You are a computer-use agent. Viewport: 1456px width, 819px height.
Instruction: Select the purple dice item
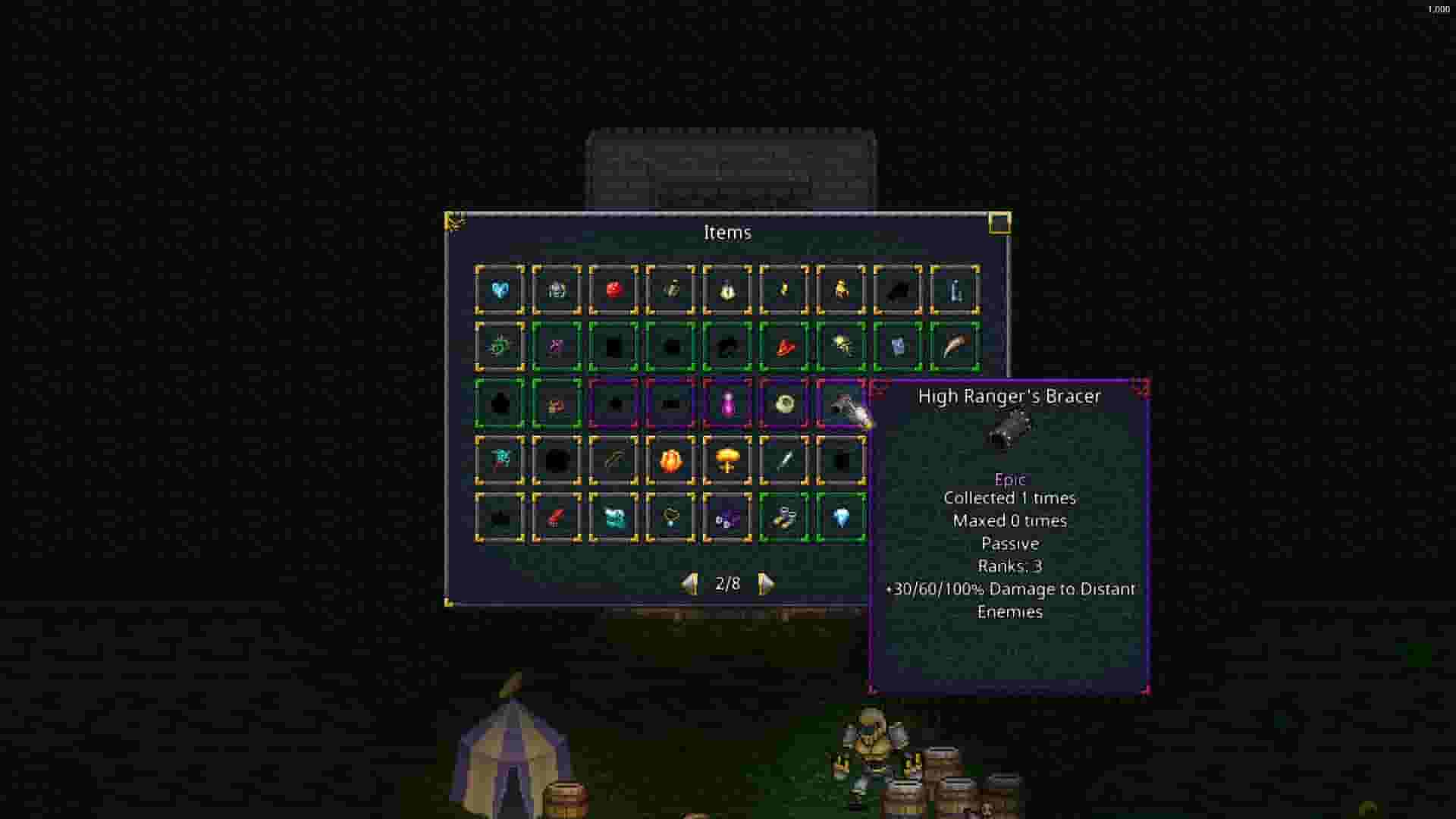point(726,520)
